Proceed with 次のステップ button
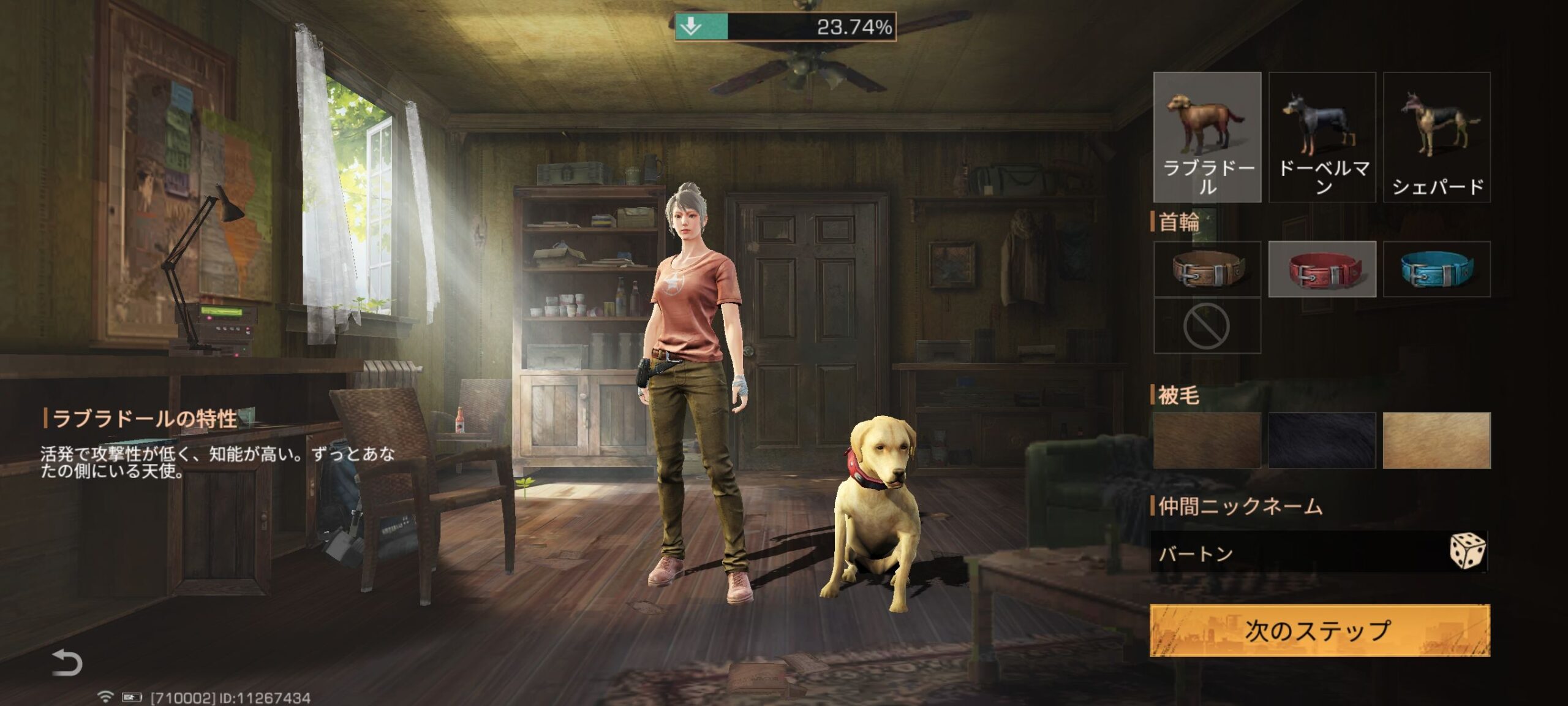Image resolution: width=1568 pixels, height=706 pixels. coord(1319,631)
